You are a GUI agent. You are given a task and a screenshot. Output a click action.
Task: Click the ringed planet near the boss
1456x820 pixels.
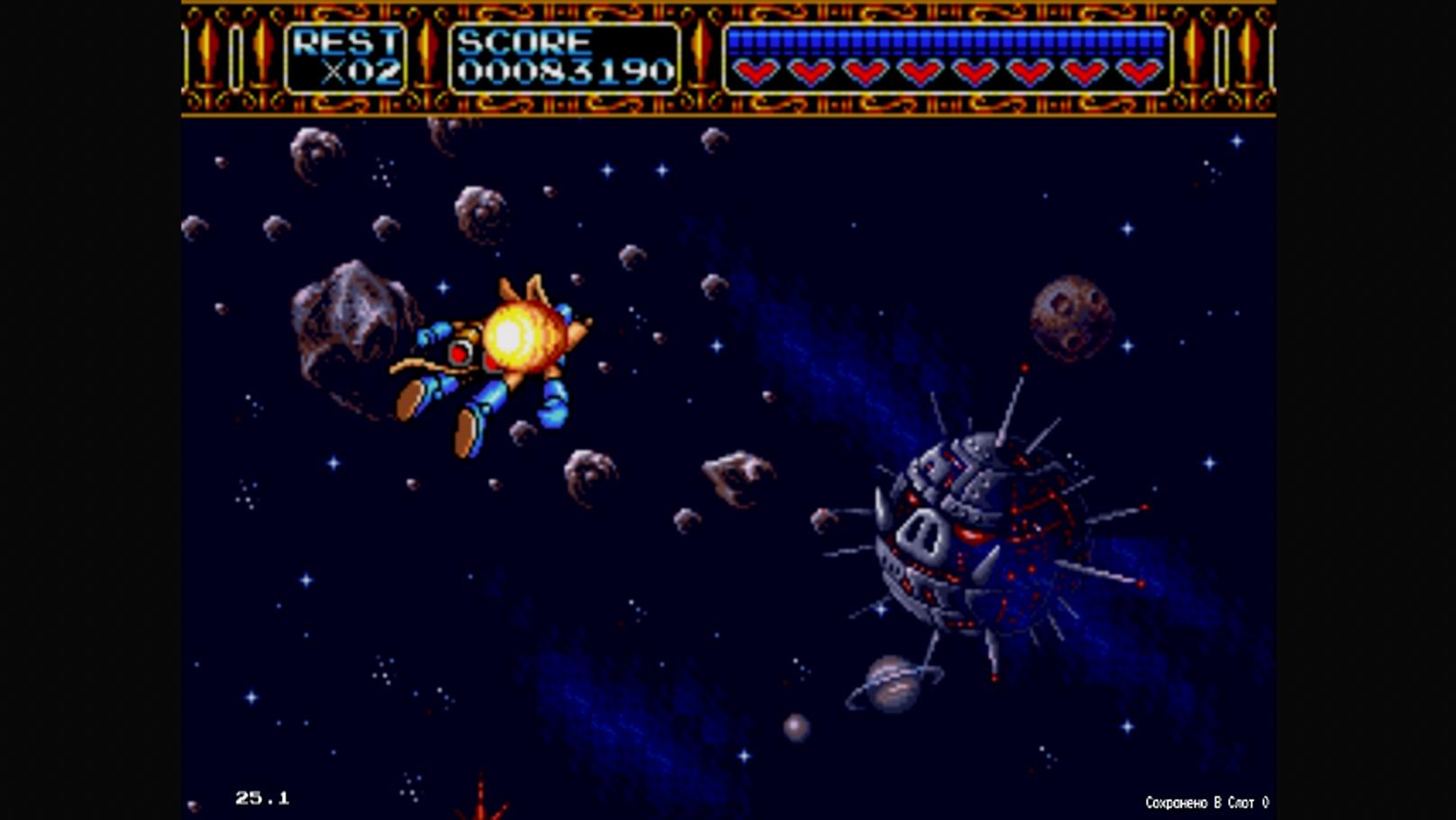click(892, 685)
